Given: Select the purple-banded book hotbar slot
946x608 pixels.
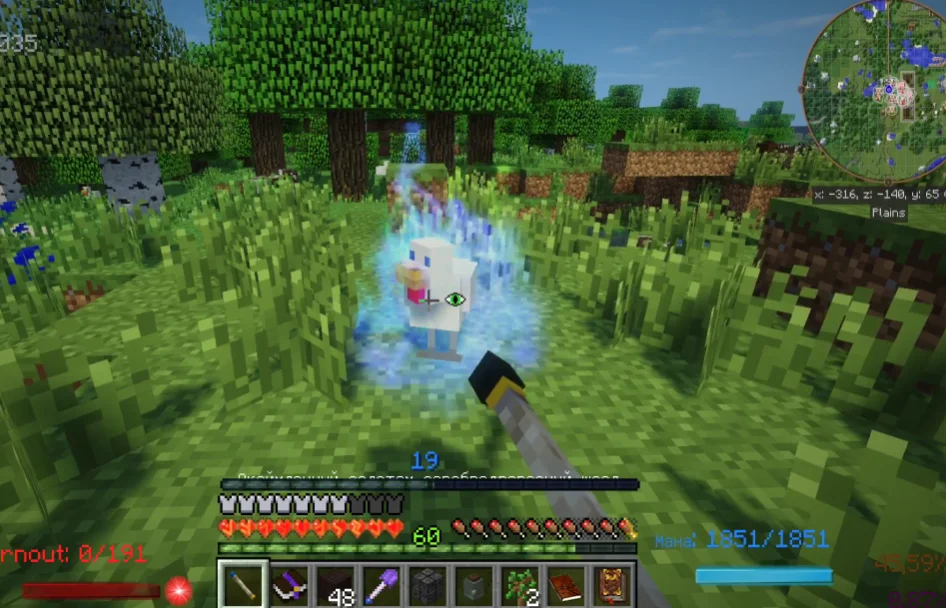Looking at the screenshot, I should (x=291, y=585).
